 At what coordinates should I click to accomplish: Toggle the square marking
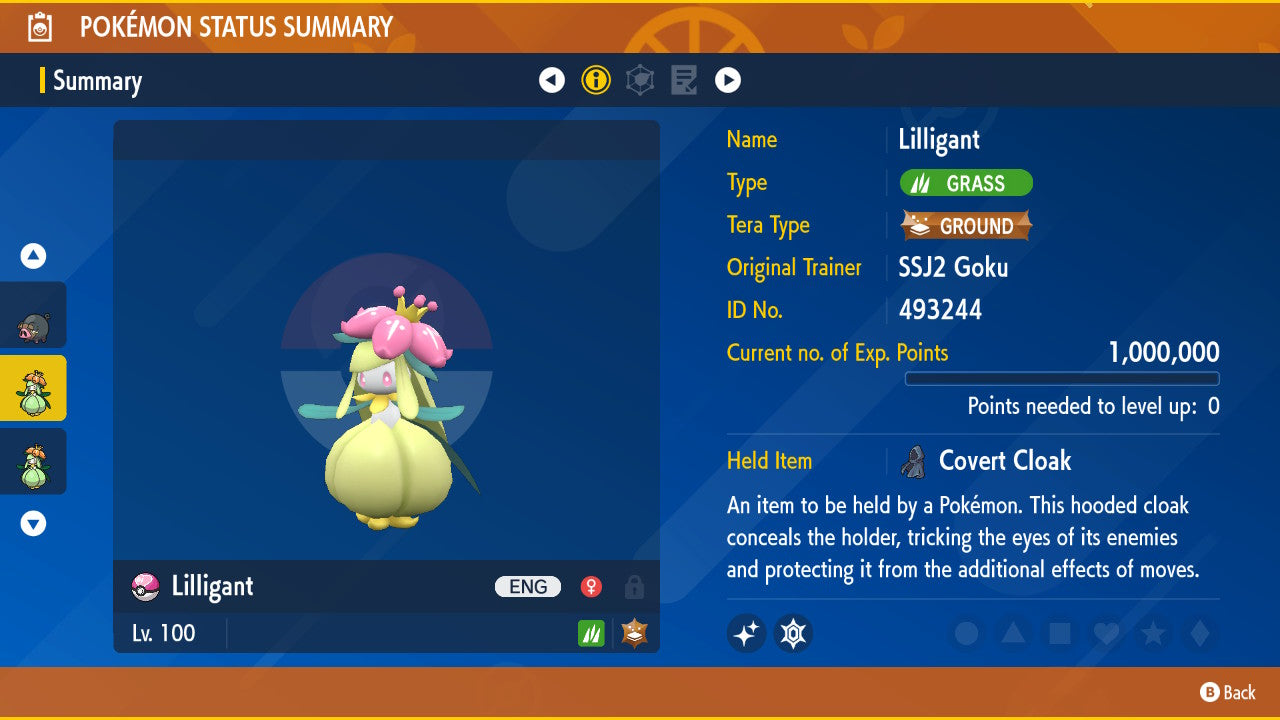tap(1060, 633)
